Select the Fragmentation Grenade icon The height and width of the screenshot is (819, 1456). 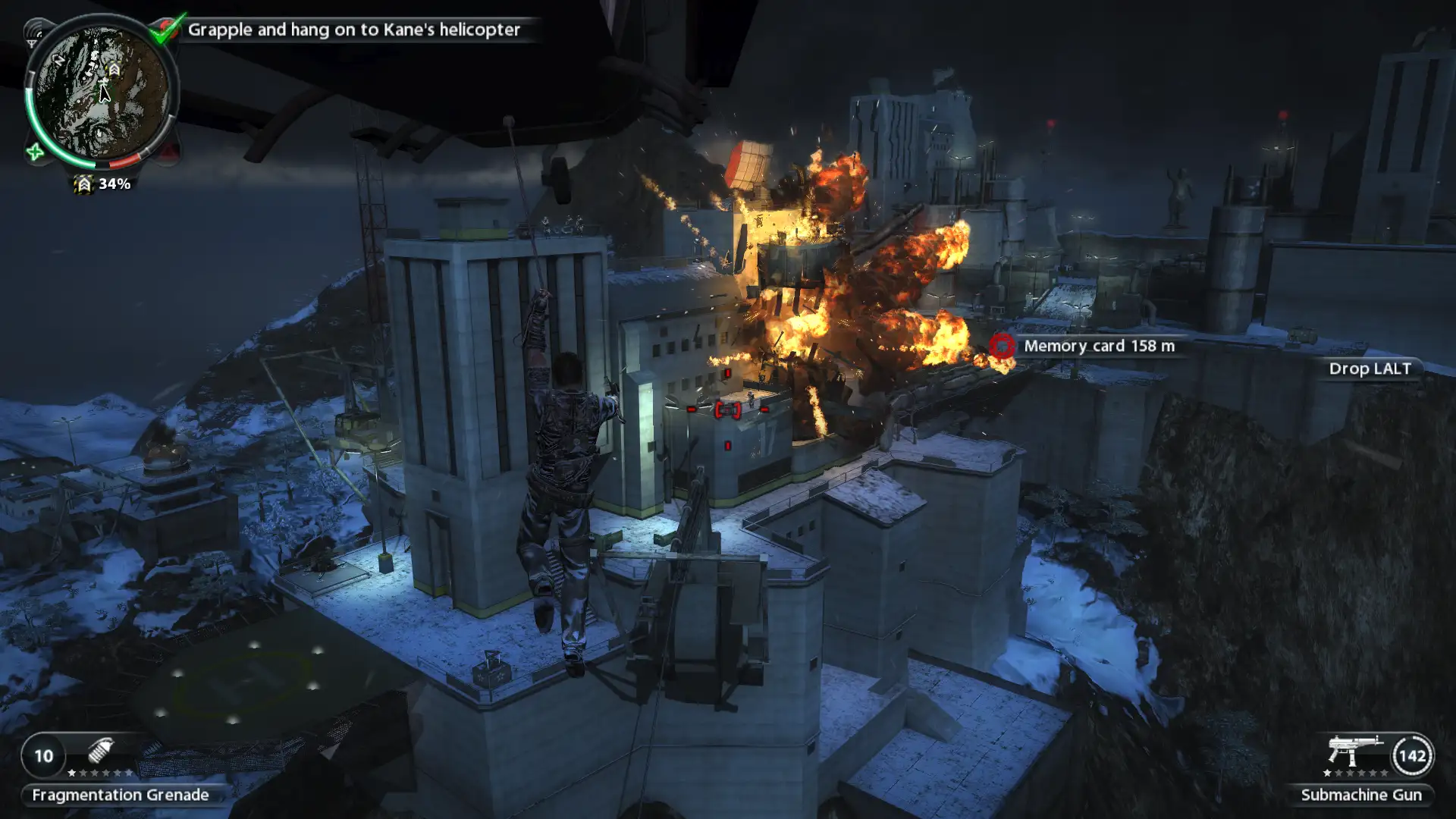(100, 751)
